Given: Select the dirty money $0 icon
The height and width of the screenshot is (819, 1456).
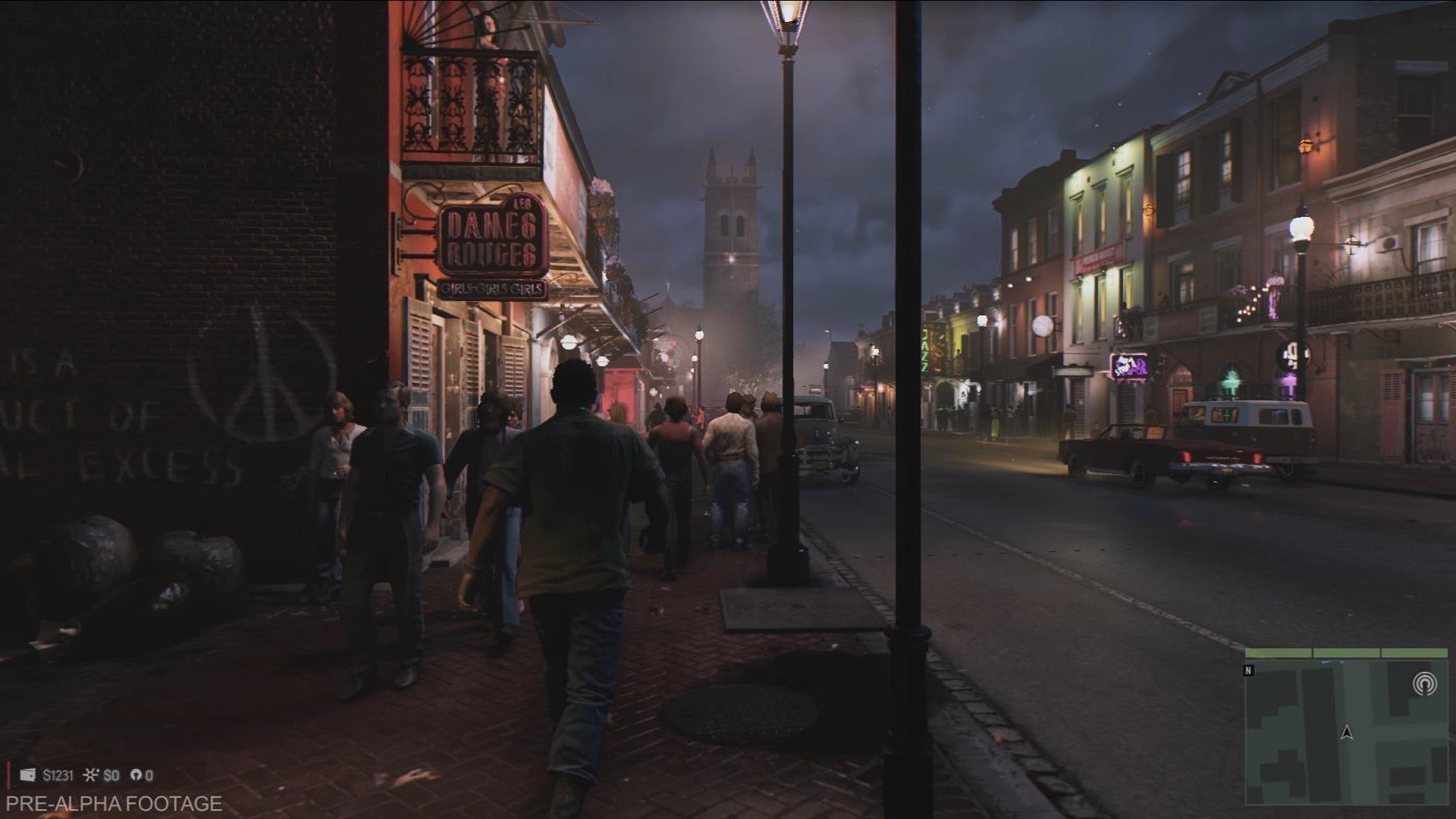Looking at the screenshot, I should coord(89,775).
